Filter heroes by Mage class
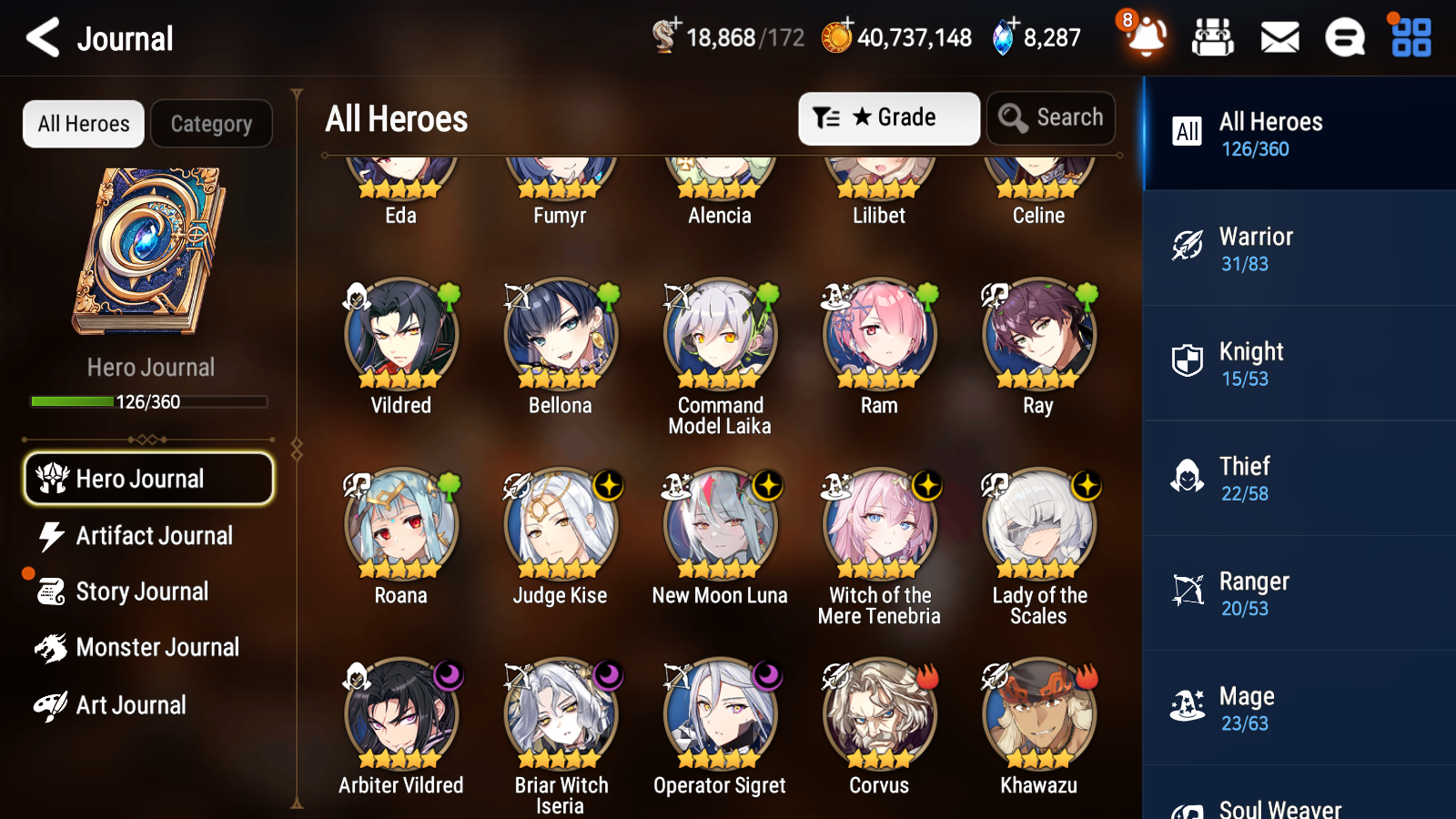The image size is (1456, 819). click(1299, 708)
